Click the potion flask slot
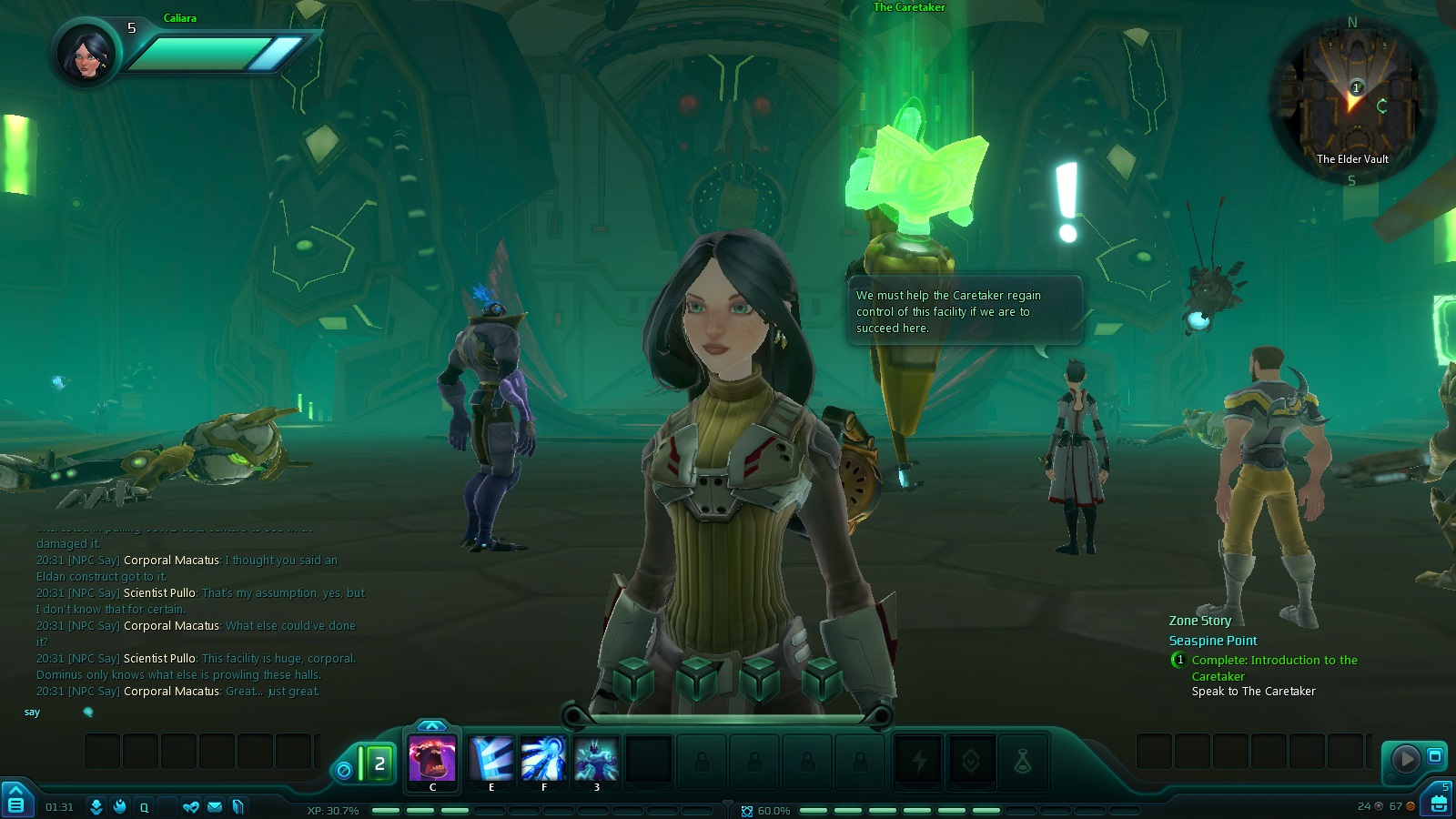 [1023, 760]
